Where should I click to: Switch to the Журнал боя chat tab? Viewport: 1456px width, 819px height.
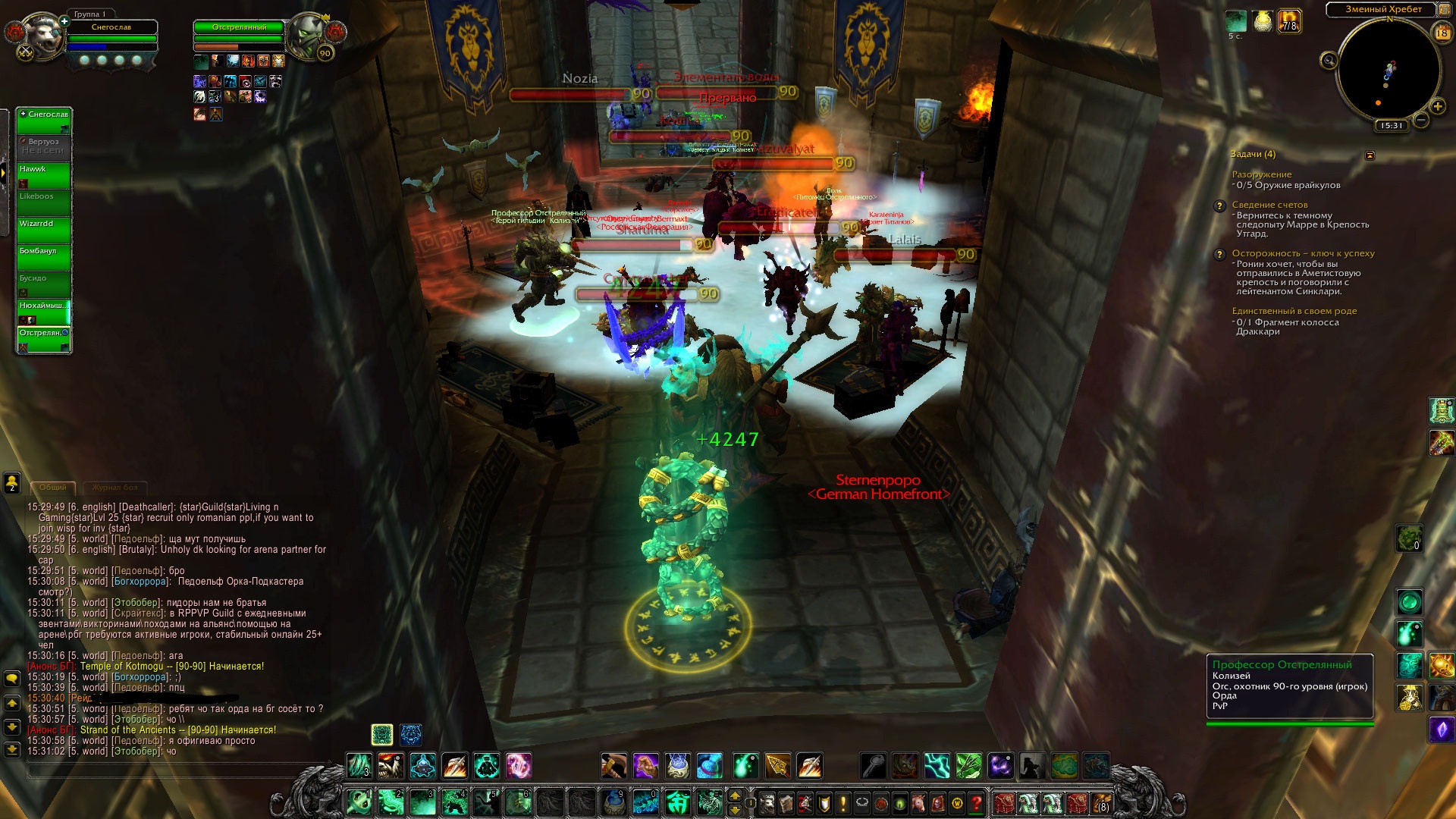(x=115, y=488)
